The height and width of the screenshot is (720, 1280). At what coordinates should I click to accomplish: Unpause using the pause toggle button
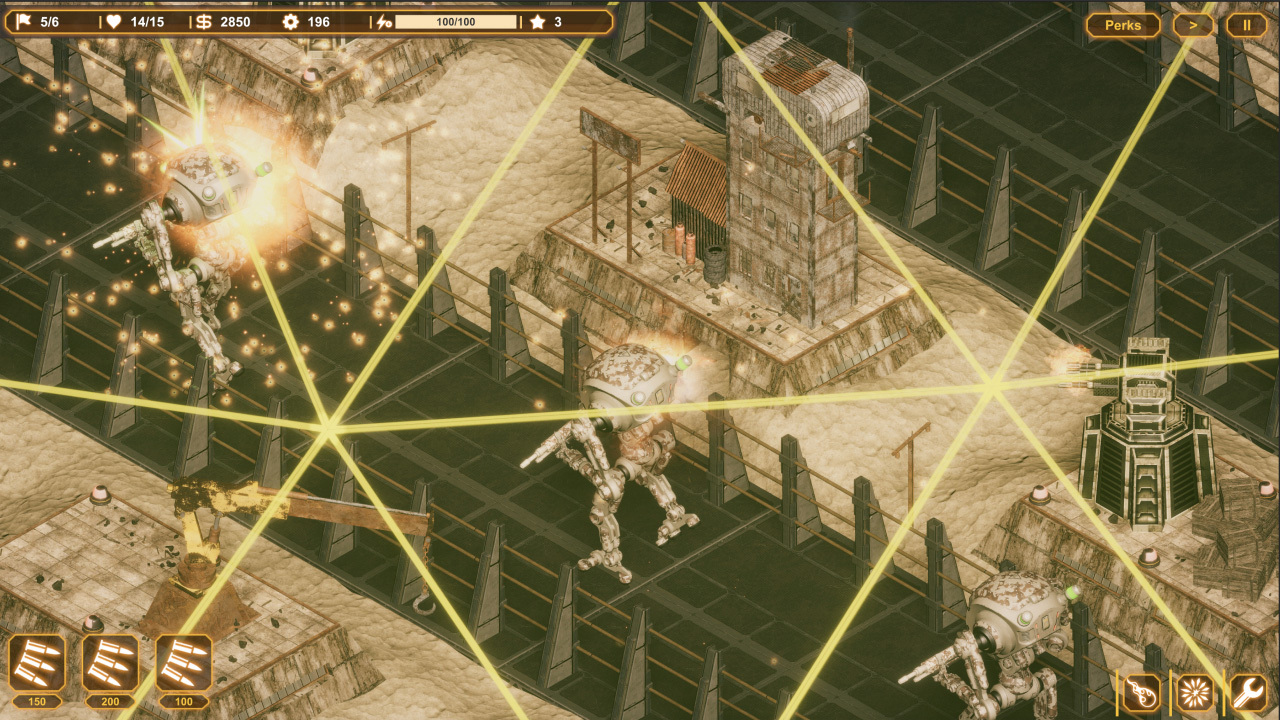pyautogui.click(x=1247, y=25)
